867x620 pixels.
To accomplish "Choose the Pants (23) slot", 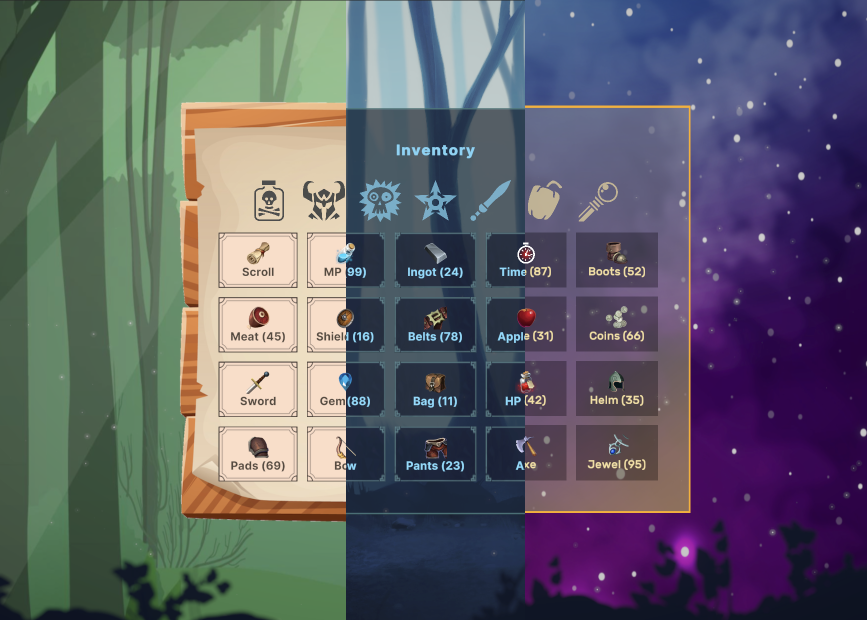I will (x=435, y=454).
